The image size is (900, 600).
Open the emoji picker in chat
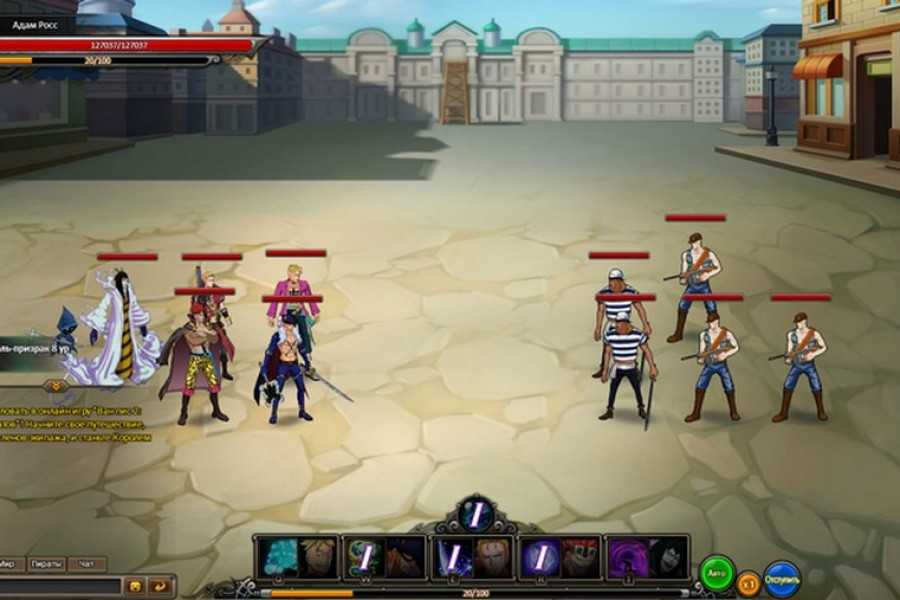tap(134, 586)
